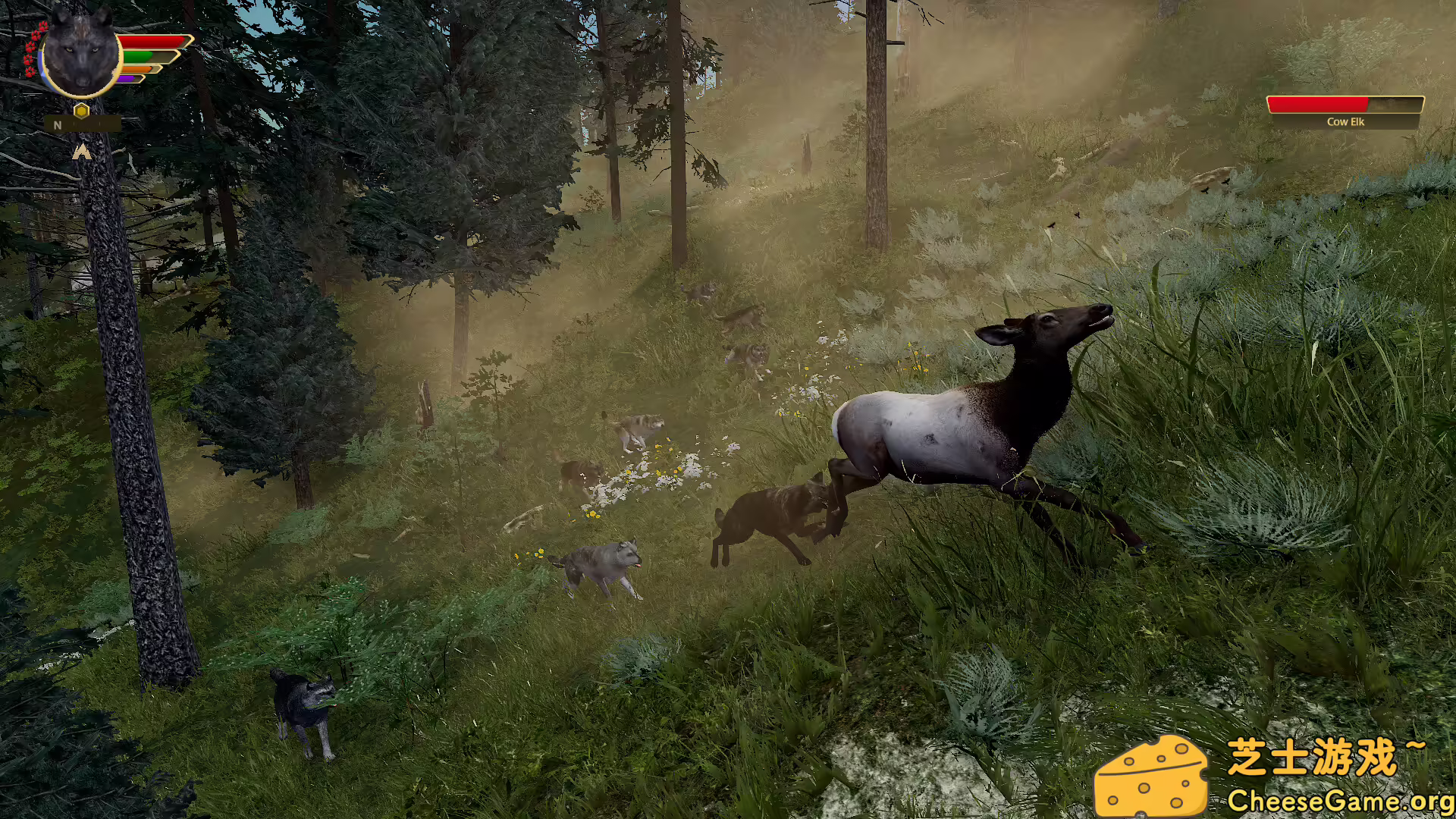Select the Cow Elk name label
Screen dimensions: 1456x819
pos(1348,121)
